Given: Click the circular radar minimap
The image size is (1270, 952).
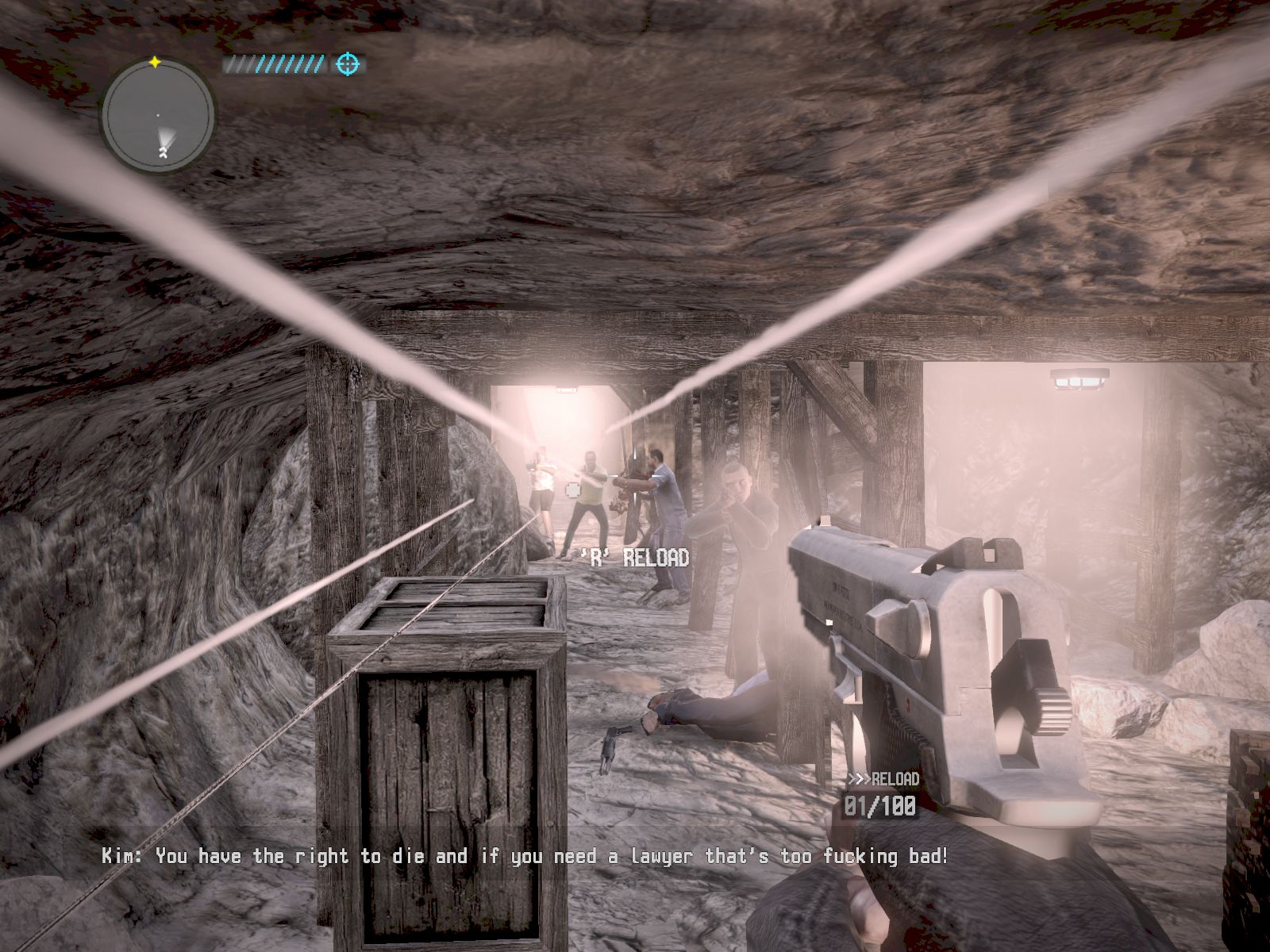Looking at the screenshot, I should point(158,116).
